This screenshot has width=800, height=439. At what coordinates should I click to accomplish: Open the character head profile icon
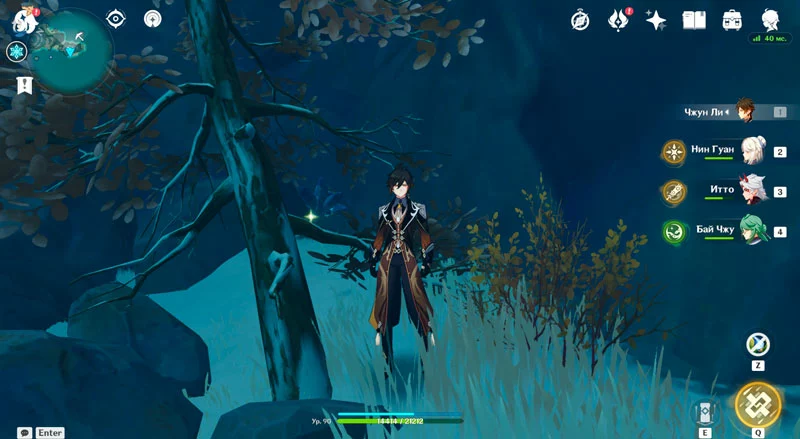[x=770, y=19]
